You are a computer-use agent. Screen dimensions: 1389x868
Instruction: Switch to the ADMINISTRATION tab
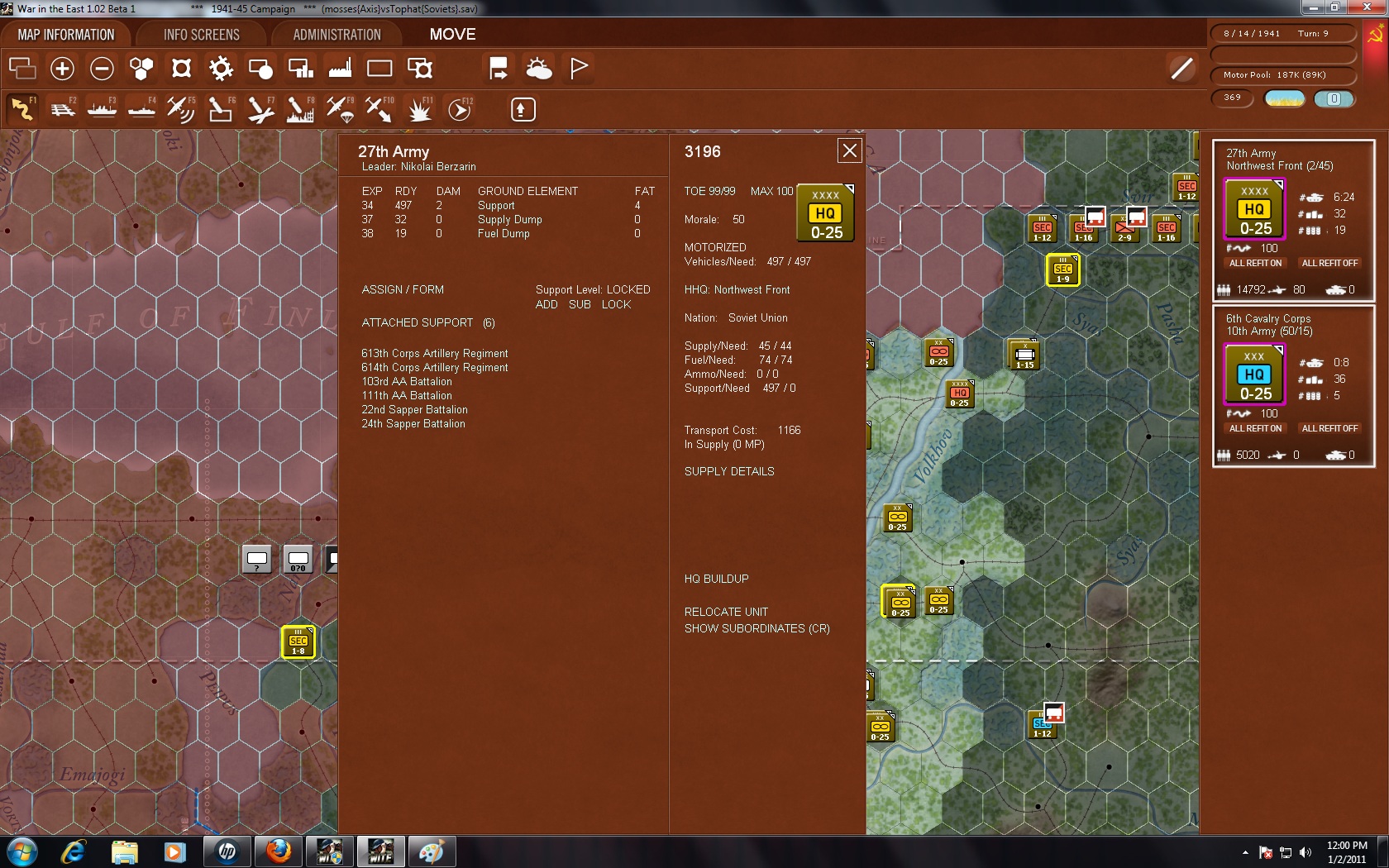(336, 34)
